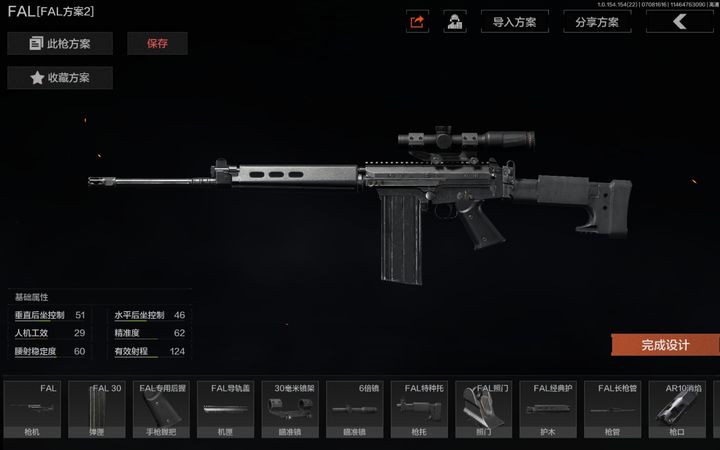Choose the FAL长枪管 barrel slot

click(x=613, y=410)
